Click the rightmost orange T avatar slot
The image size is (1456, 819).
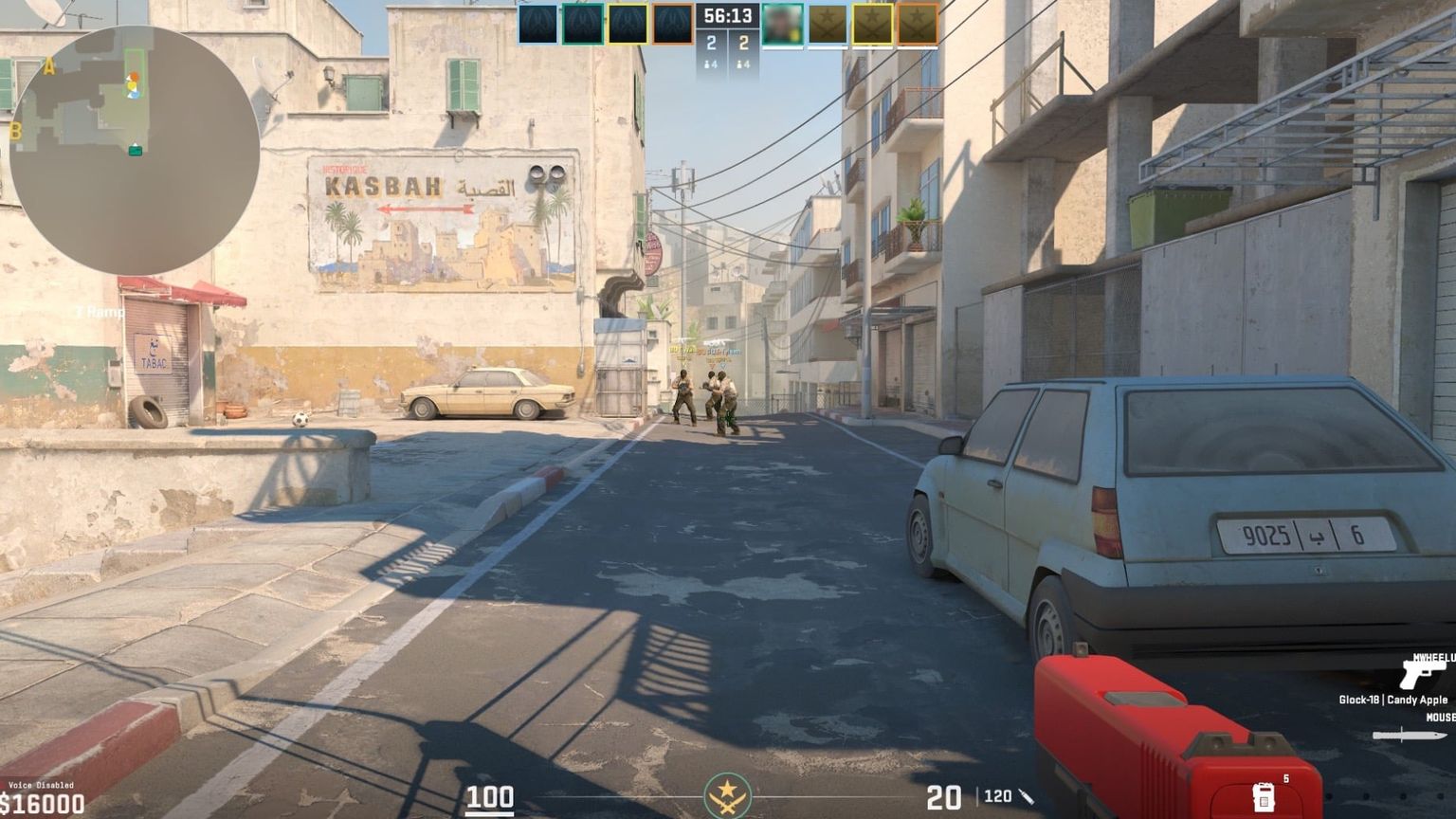pyautogui.click(x=918, y=24)
